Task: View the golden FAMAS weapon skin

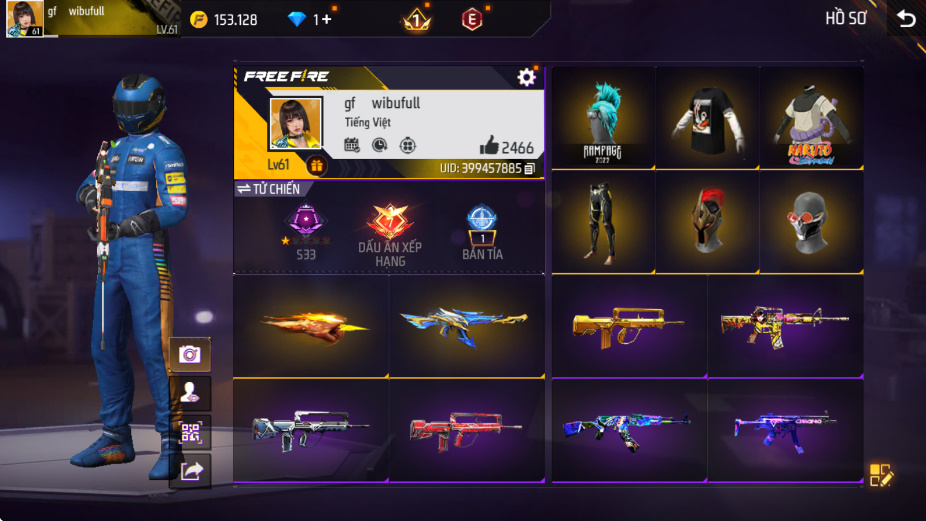Action: coord(628,325)
